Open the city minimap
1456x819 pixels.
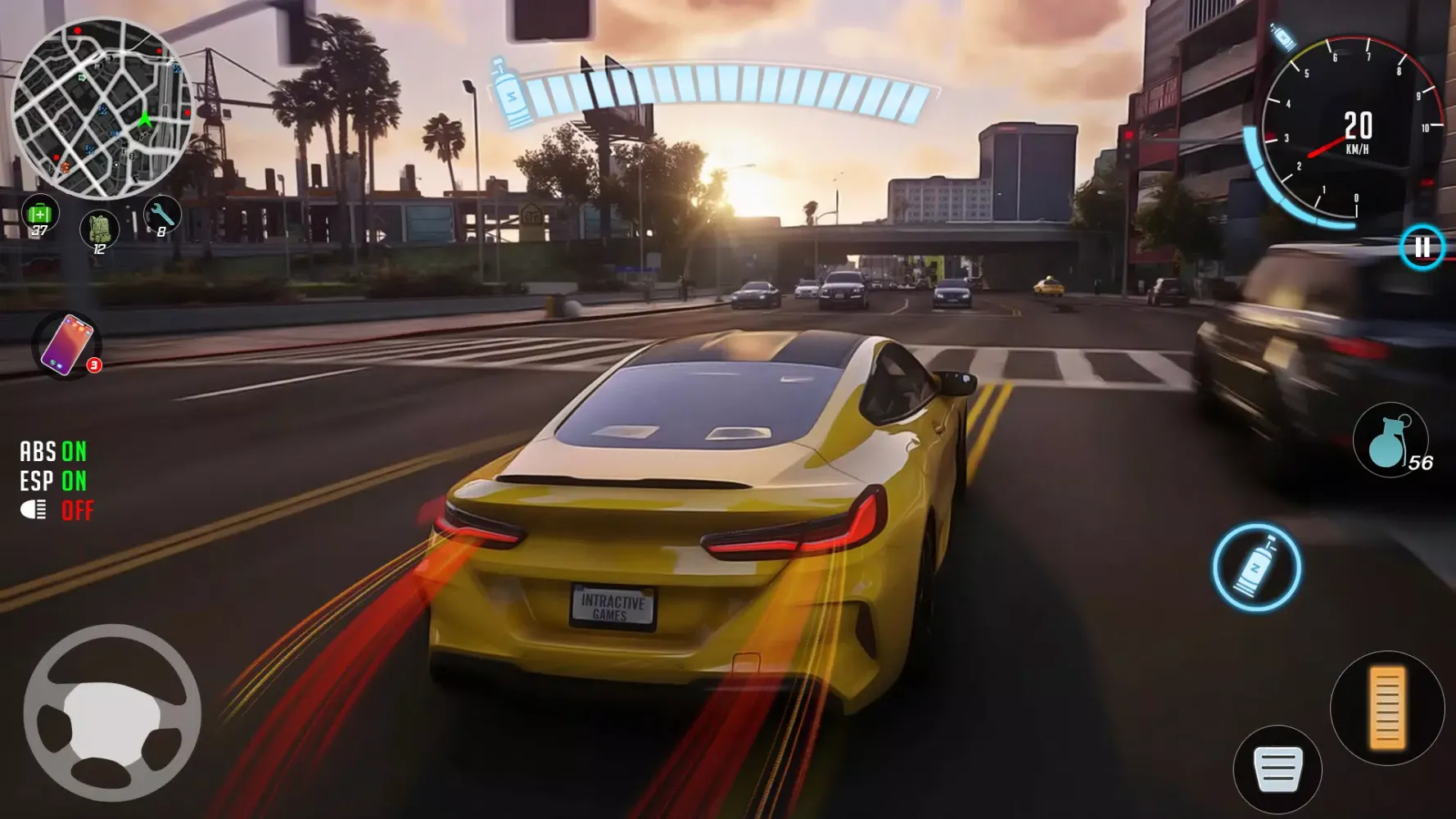pos(102,109)
